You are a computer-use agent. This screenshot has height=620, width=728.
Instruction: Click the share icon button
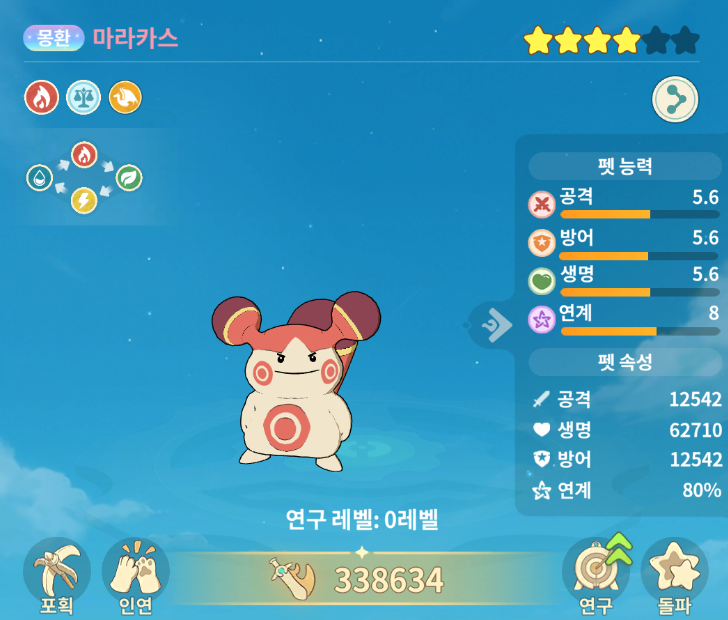click(675, 100)
